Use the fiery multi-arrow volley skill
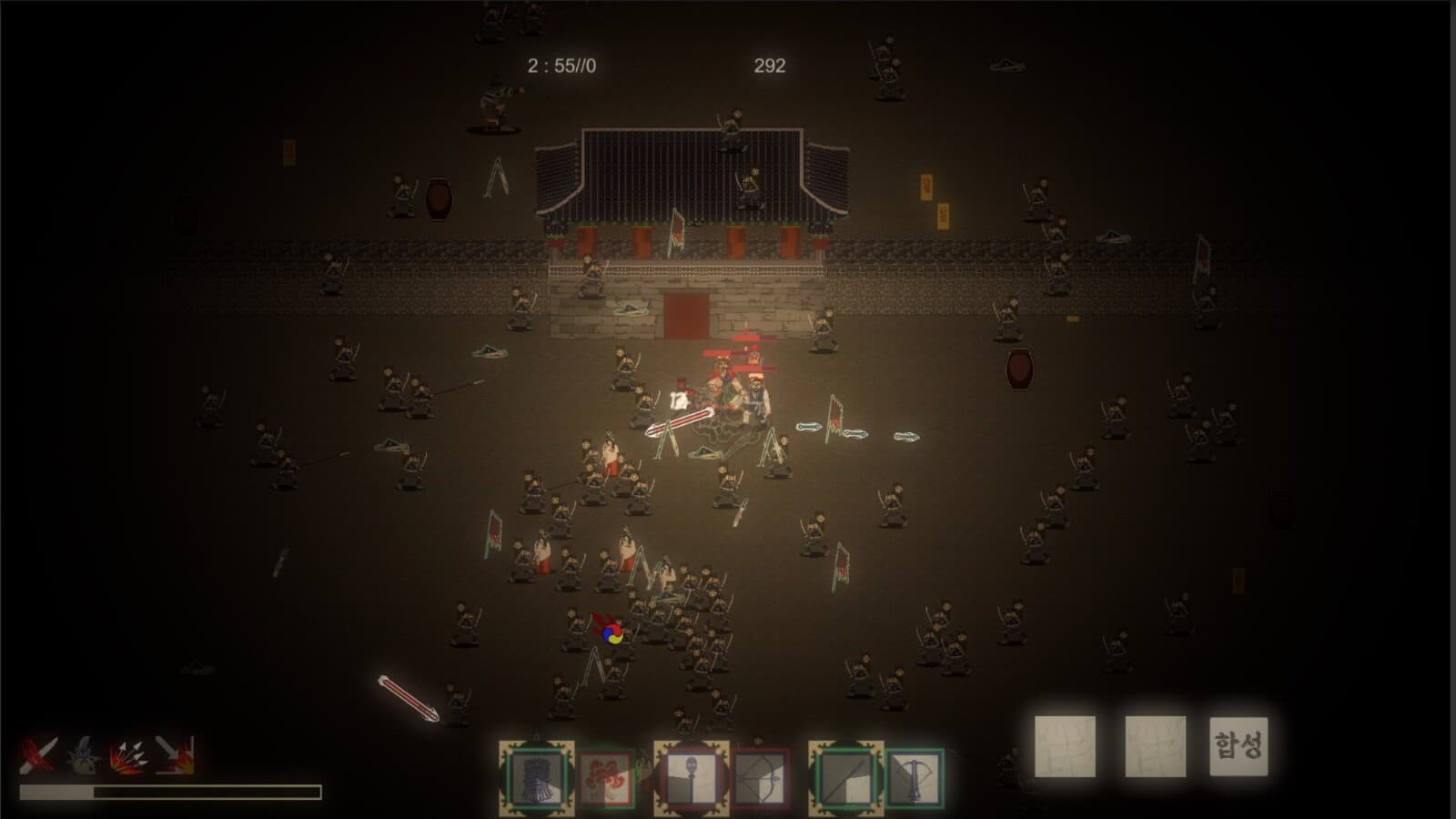This screenshot has width=1456, height=819. [129, 755]
